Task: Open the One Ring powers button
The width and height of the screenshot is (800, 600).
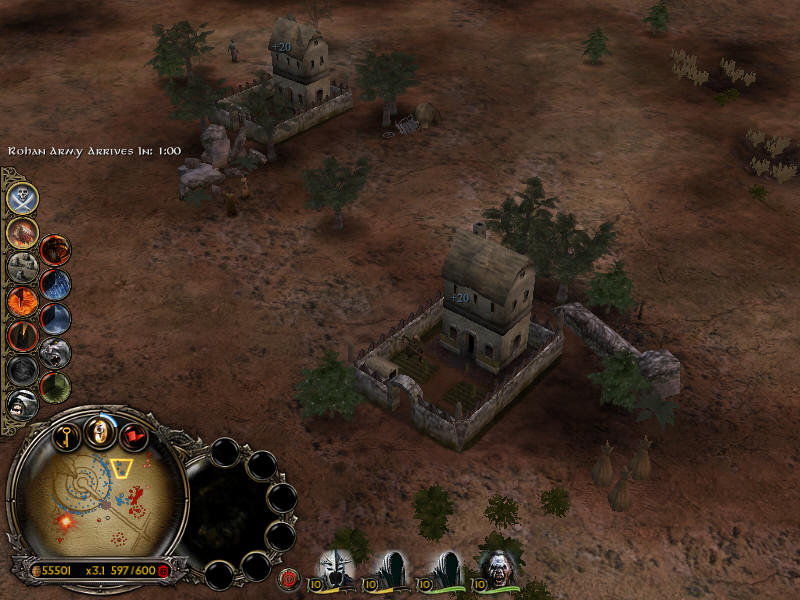Action: click(99, 431)
